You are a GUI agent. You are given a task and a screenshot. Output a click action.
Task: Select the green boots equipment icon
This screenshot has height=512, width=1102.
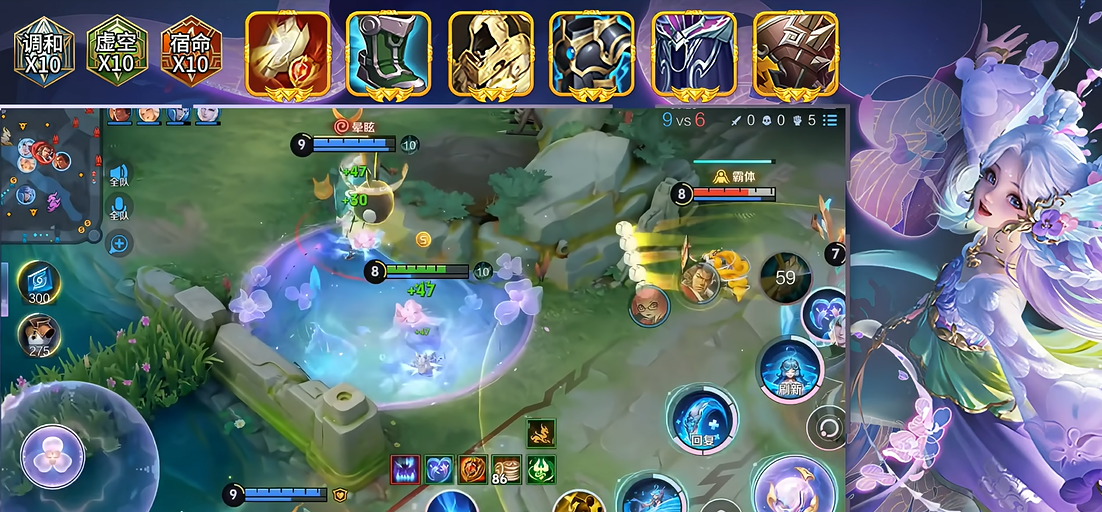point(389,54)
